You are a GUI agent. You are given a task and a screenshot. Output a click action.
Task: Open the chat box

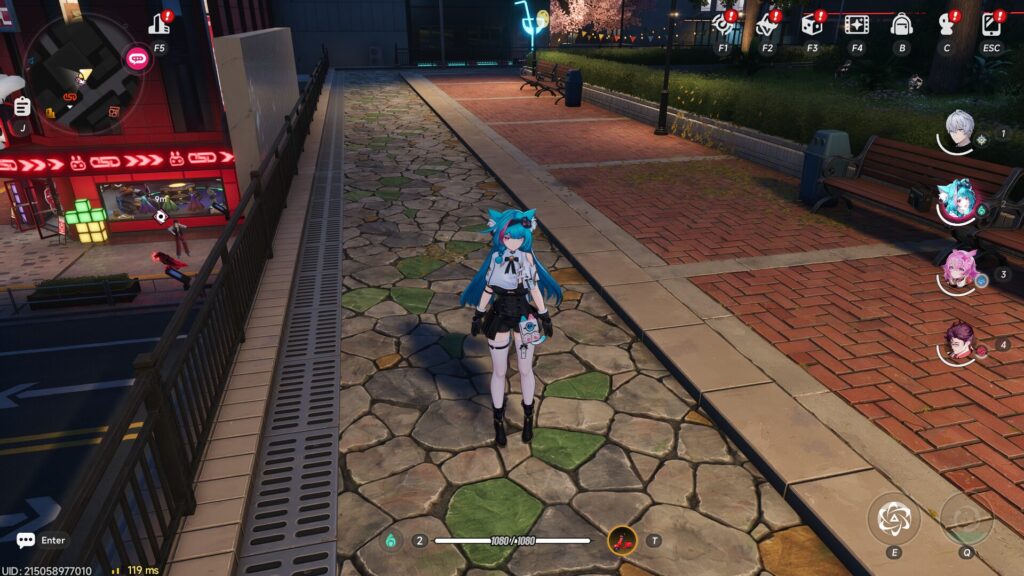[x=26, y=540]
